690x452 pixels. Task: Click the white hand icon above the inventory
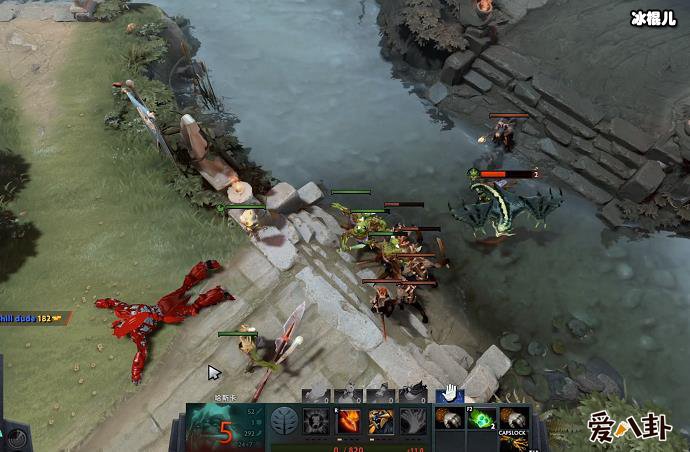pyautogui.click(x=450, y=393)
